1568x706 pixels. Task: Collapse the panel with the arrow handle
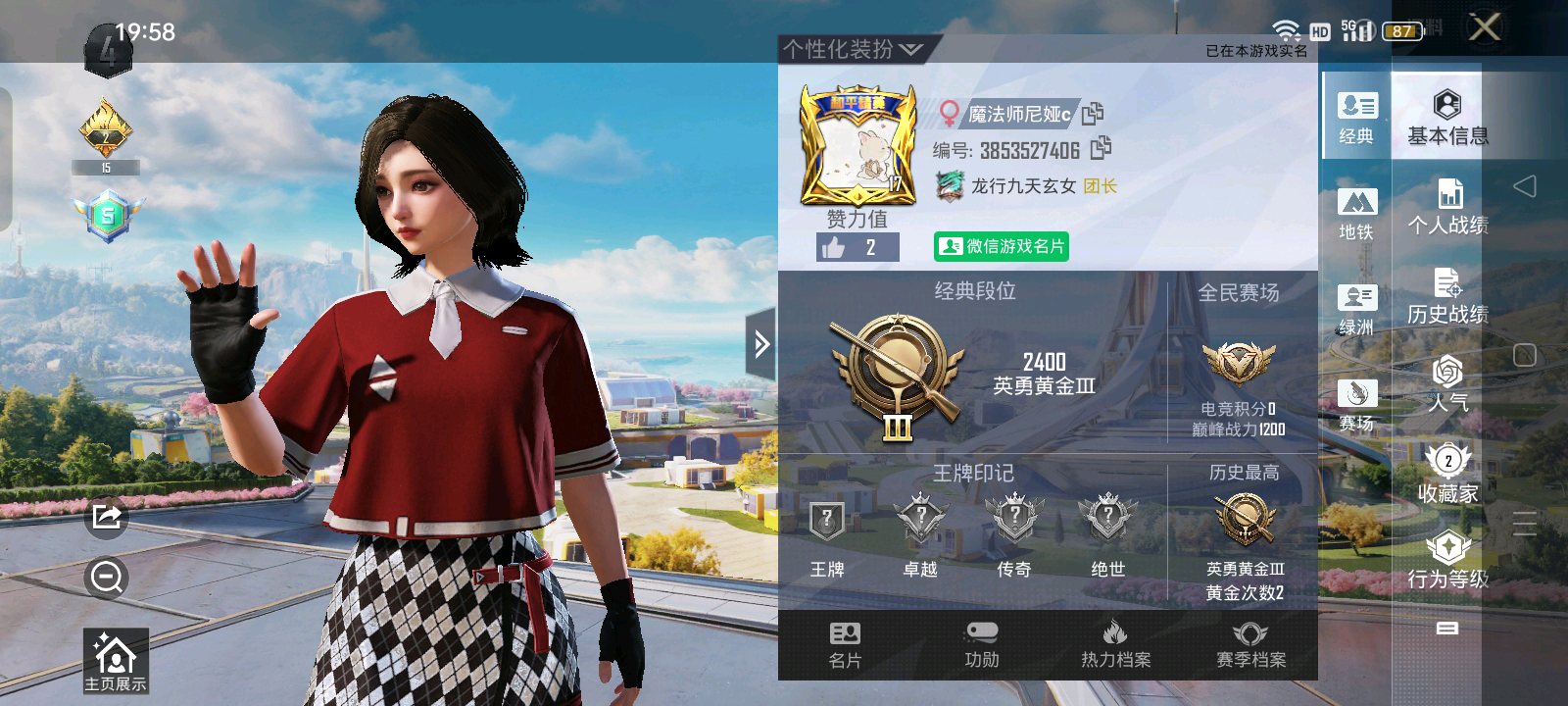pos(761,343)
